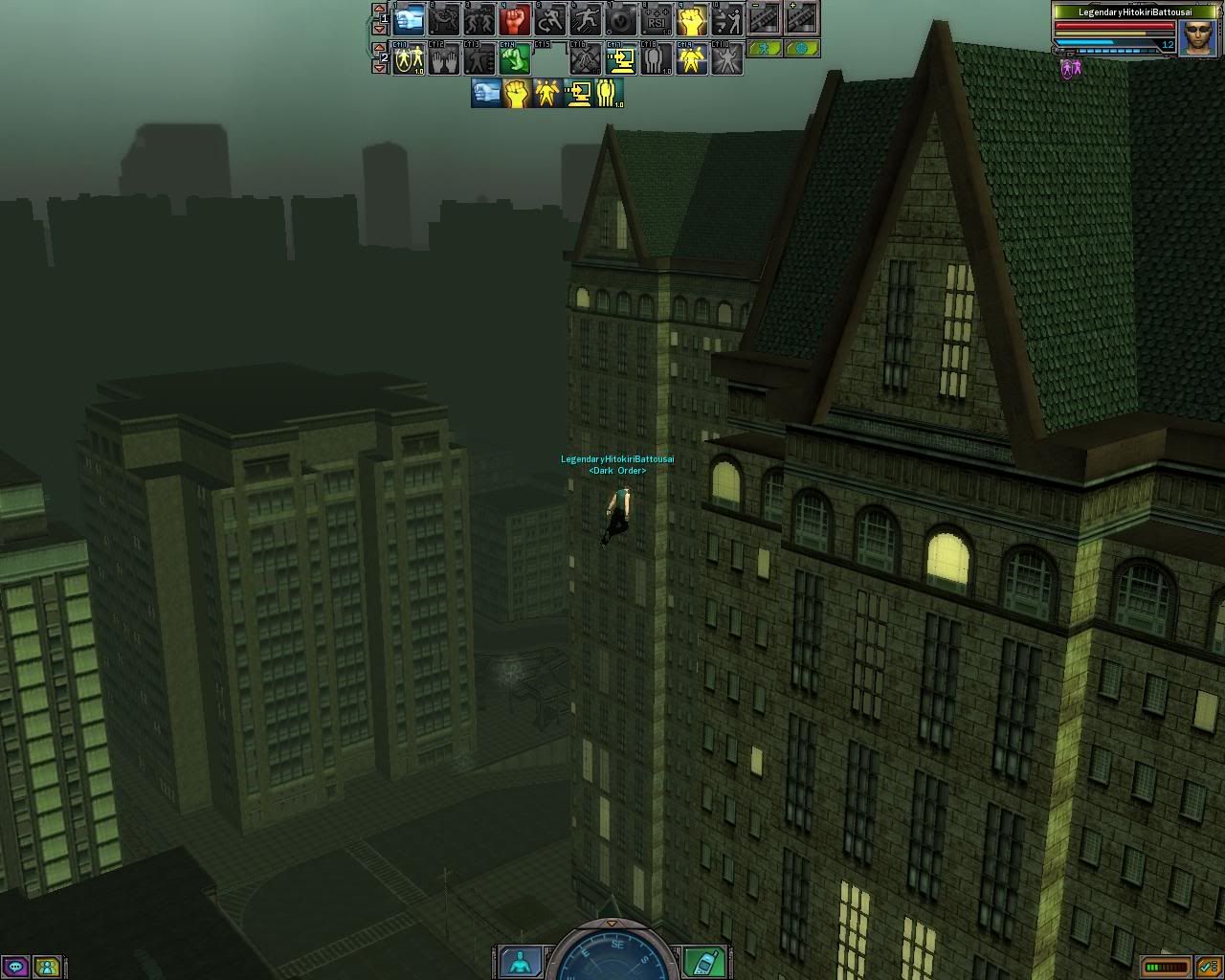
Task: Click the hotbar plus button
Action: point(801,18)
